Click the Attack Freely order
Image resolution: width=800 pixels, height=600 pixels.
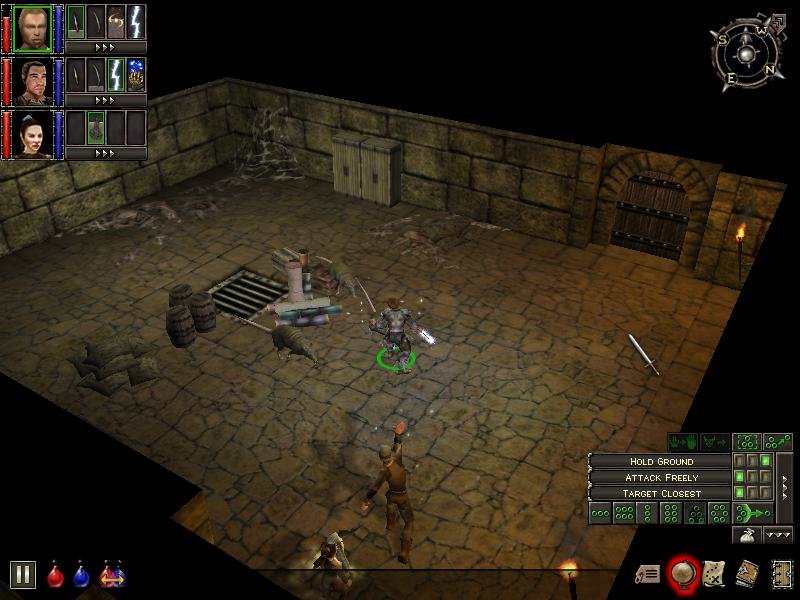661,477
